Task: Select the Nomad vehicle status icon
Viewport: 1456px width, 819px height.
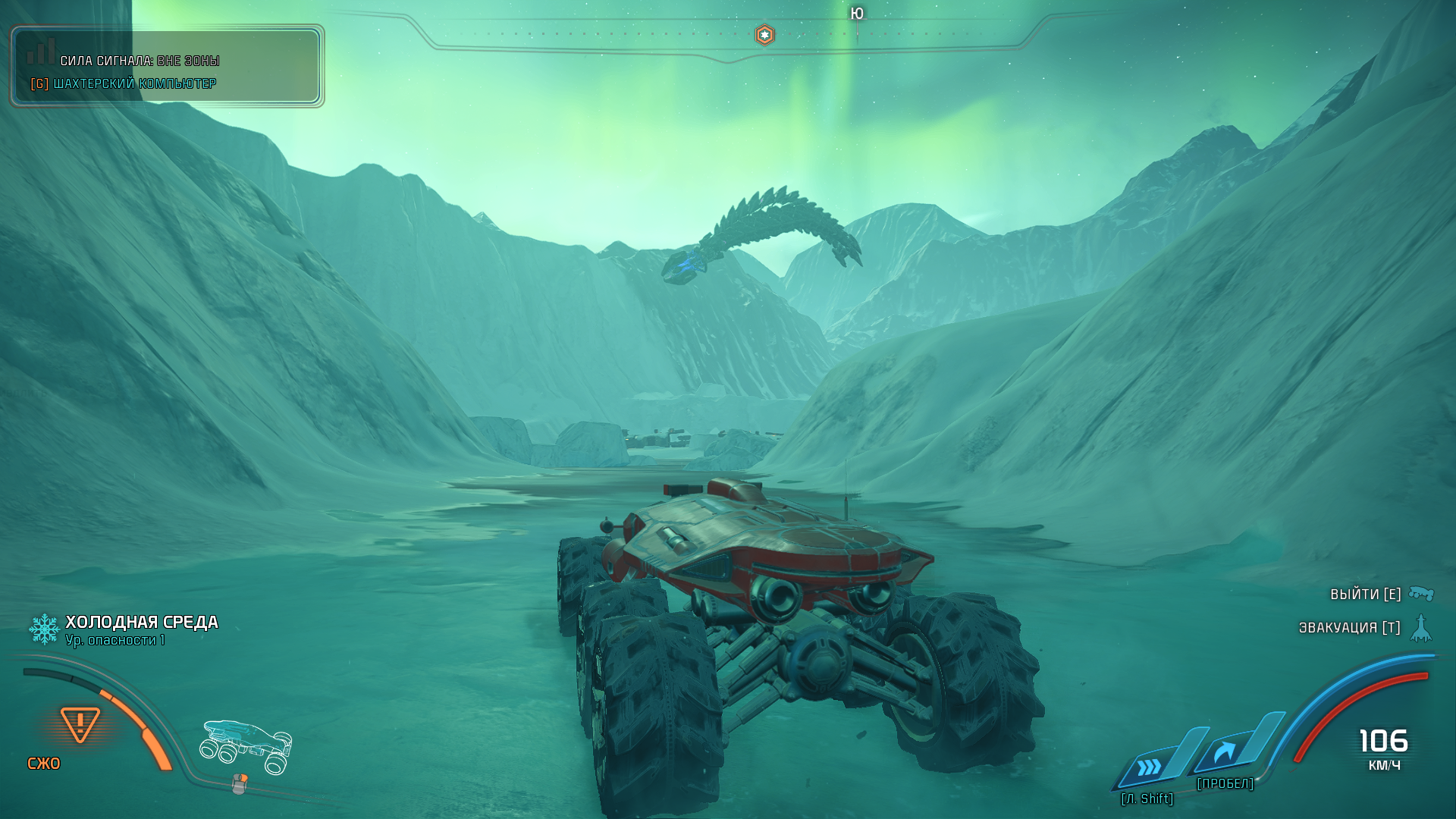Action: pyautogui.click(x=246, y=746)
